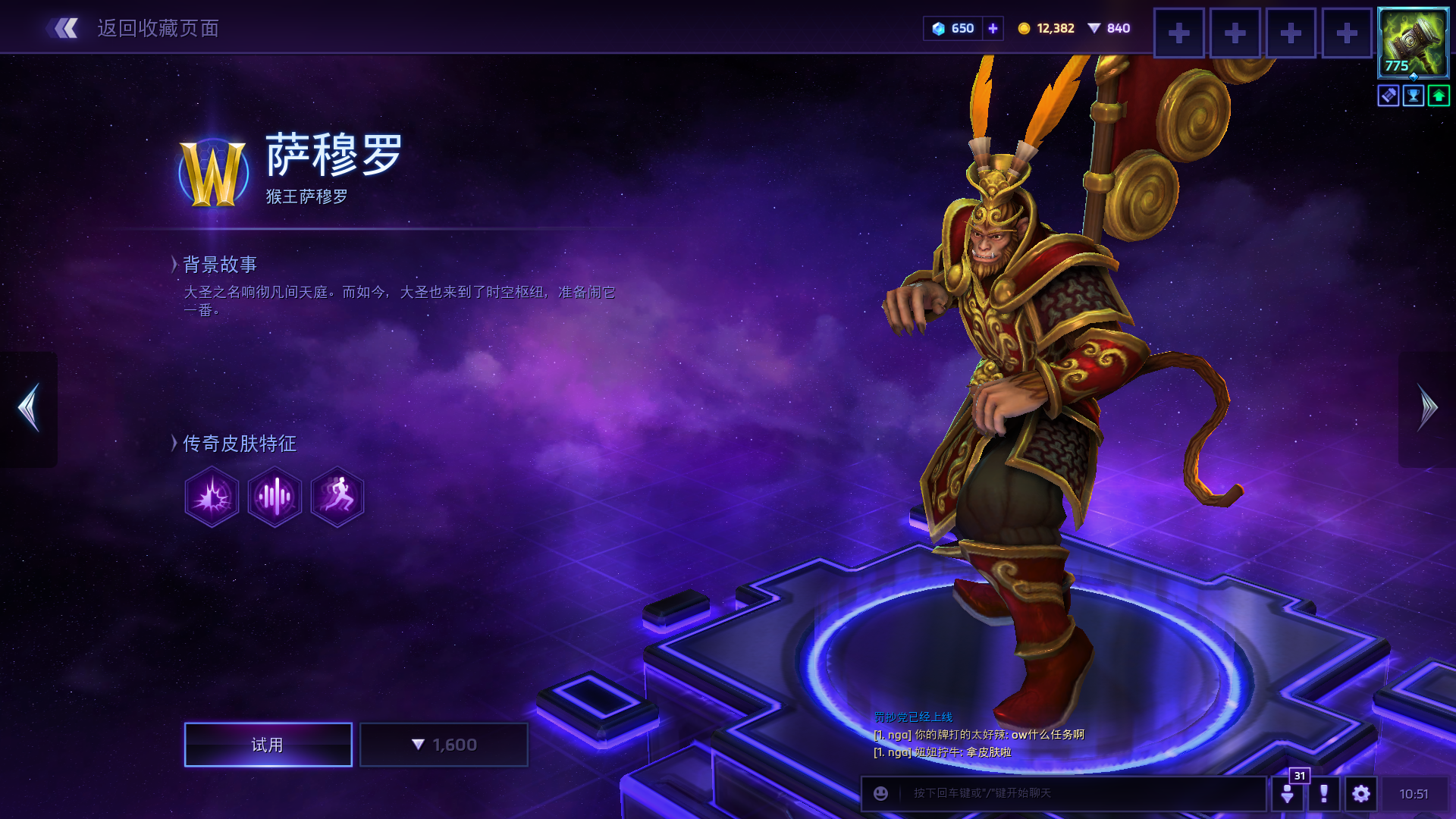1456x819 pixels.
Task: Open the exclamation mark notifications icon
Action: [1324, 793]
